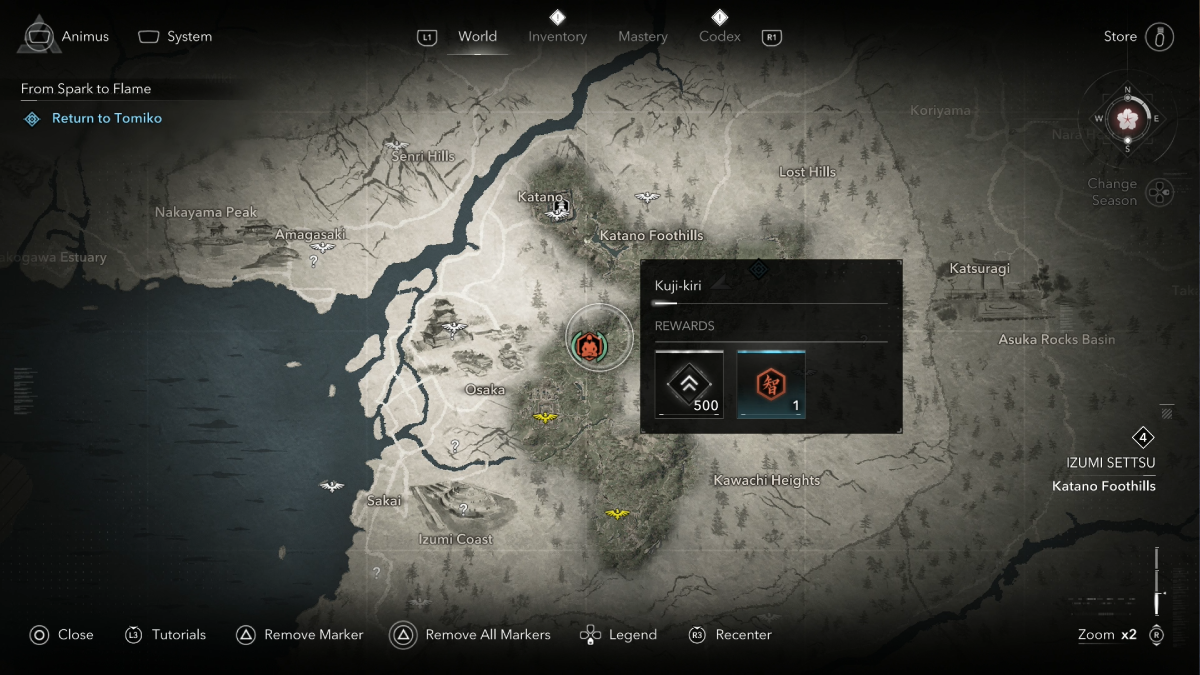Remove the selected map marker

tap(300, 635)
